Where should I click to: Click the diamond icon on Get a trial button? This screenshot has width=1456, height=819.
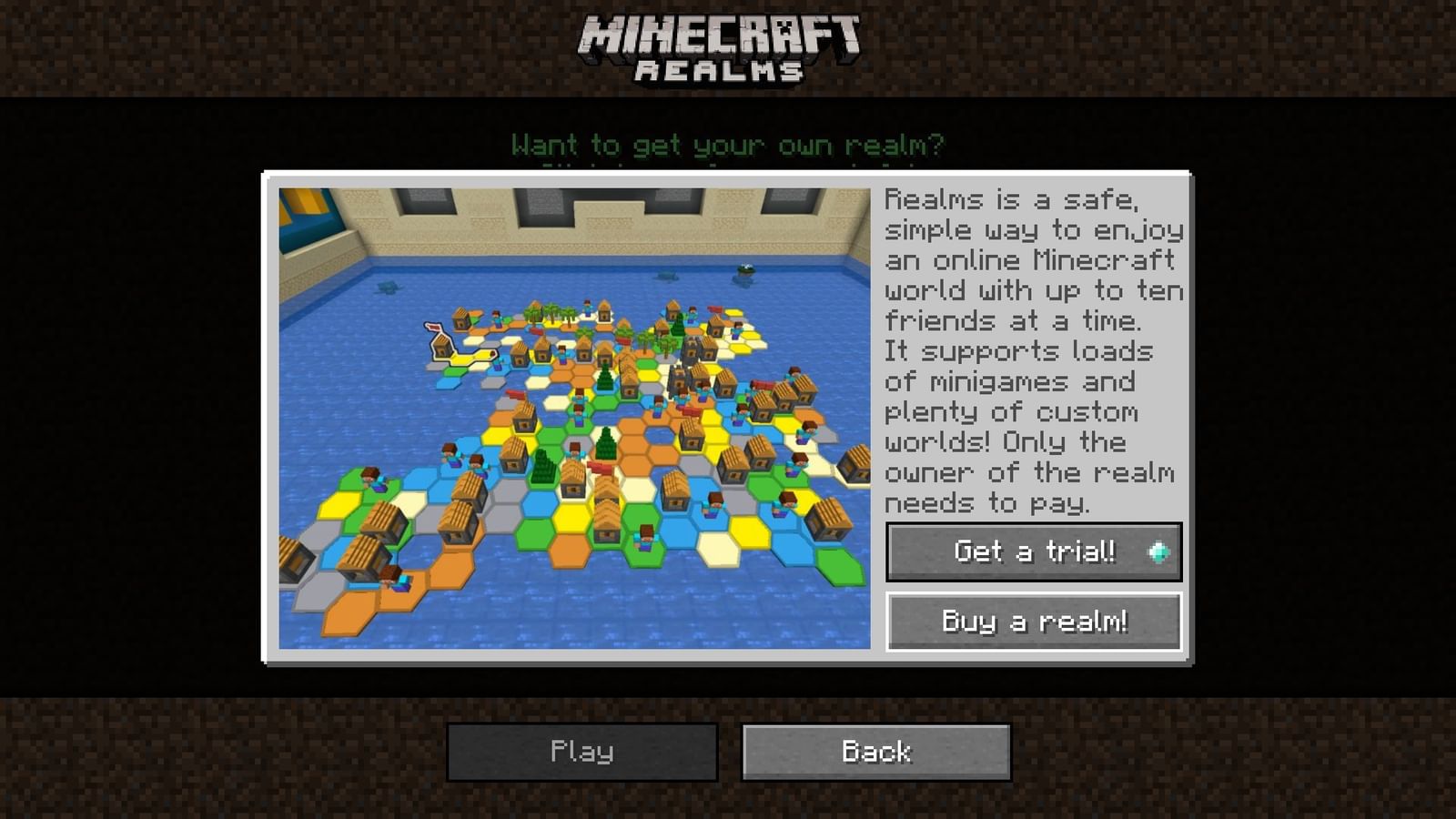(x=1157, y=551)
